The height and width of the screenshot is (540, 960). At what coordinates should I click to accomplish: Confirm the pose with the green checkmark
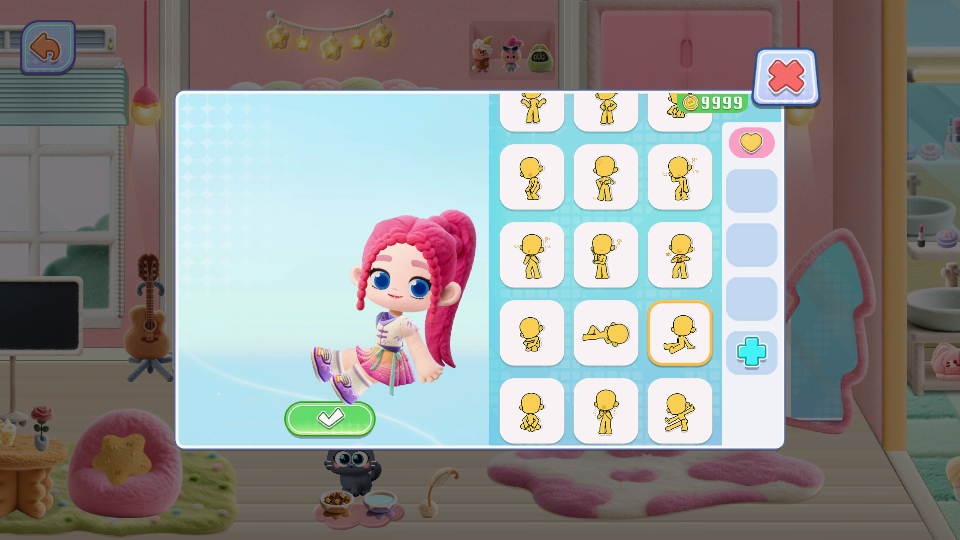330,419
